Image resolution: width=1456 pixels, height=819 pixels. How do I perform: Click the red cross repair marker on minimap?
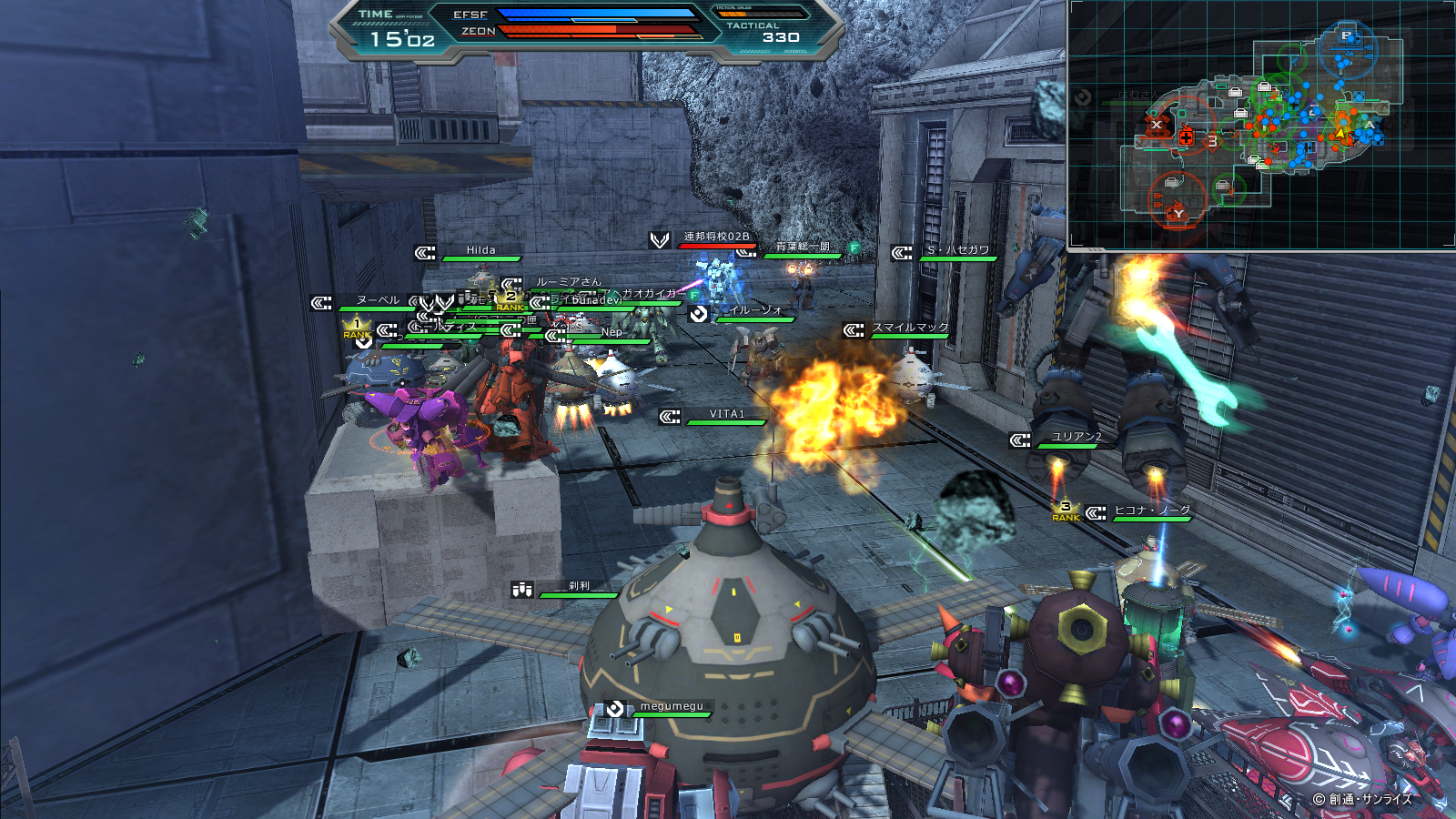(1186, 138)
